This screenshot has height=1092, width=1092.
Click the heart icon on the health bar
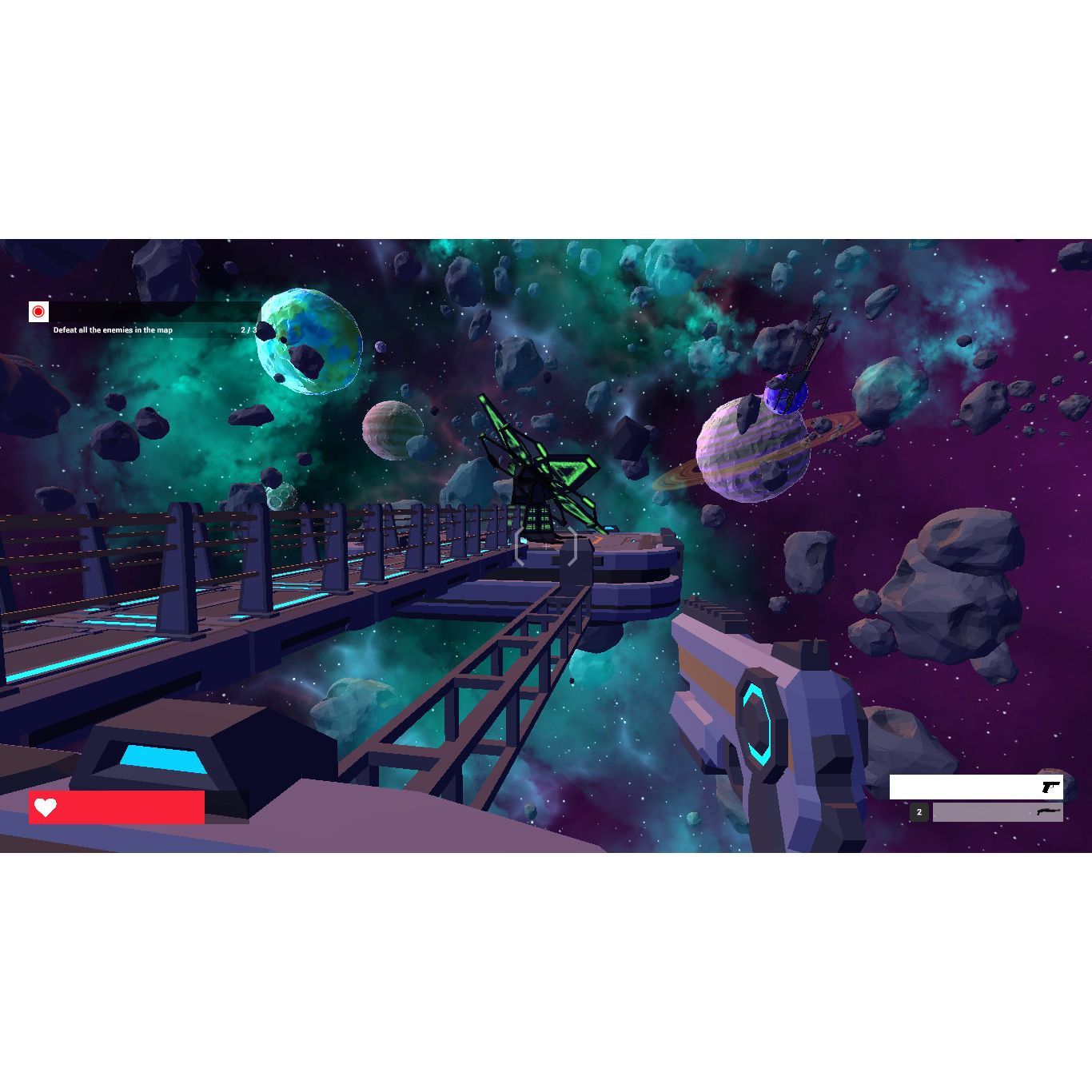(46, 807)
